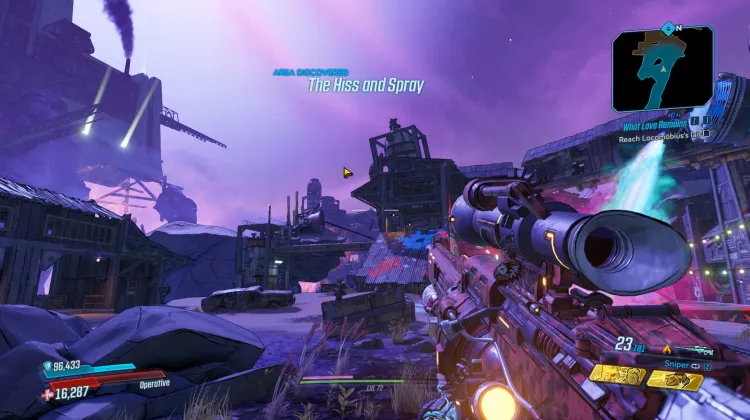Click the right gold action skill icon
Viewport: 750px width, 420px height.
(x=675, y=379)
